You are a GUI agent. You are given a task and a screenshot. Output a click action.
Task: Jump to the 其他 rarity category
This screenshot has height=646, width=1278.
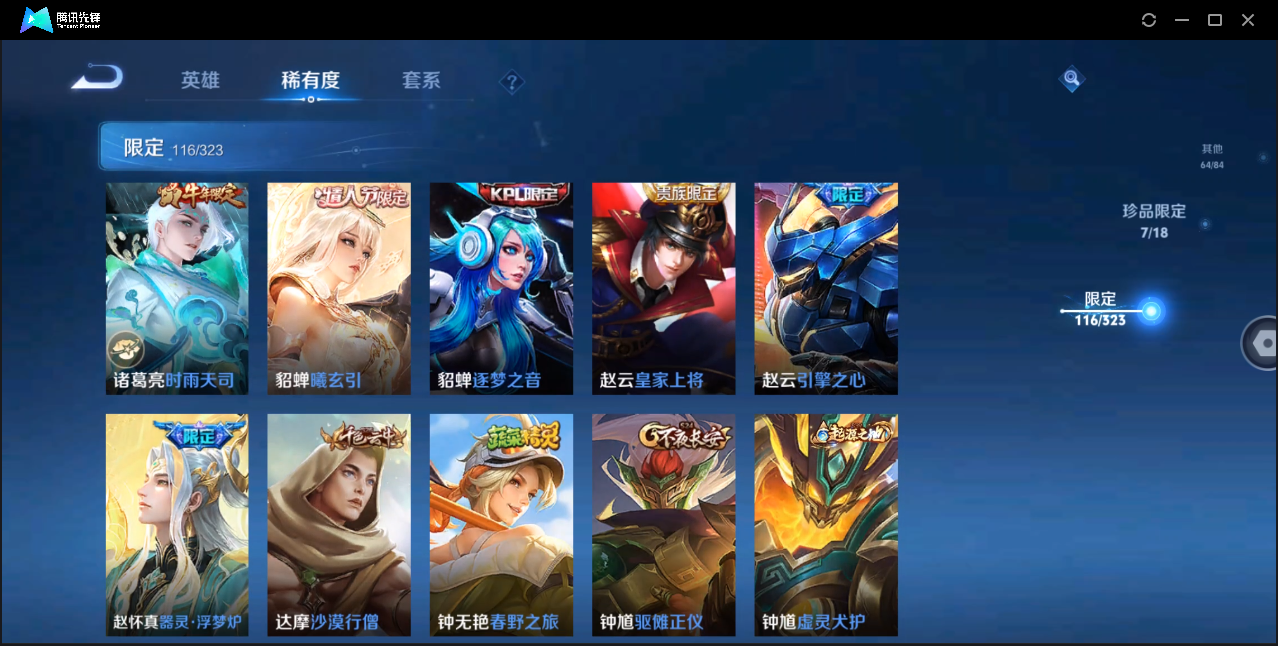(1212, 156)
